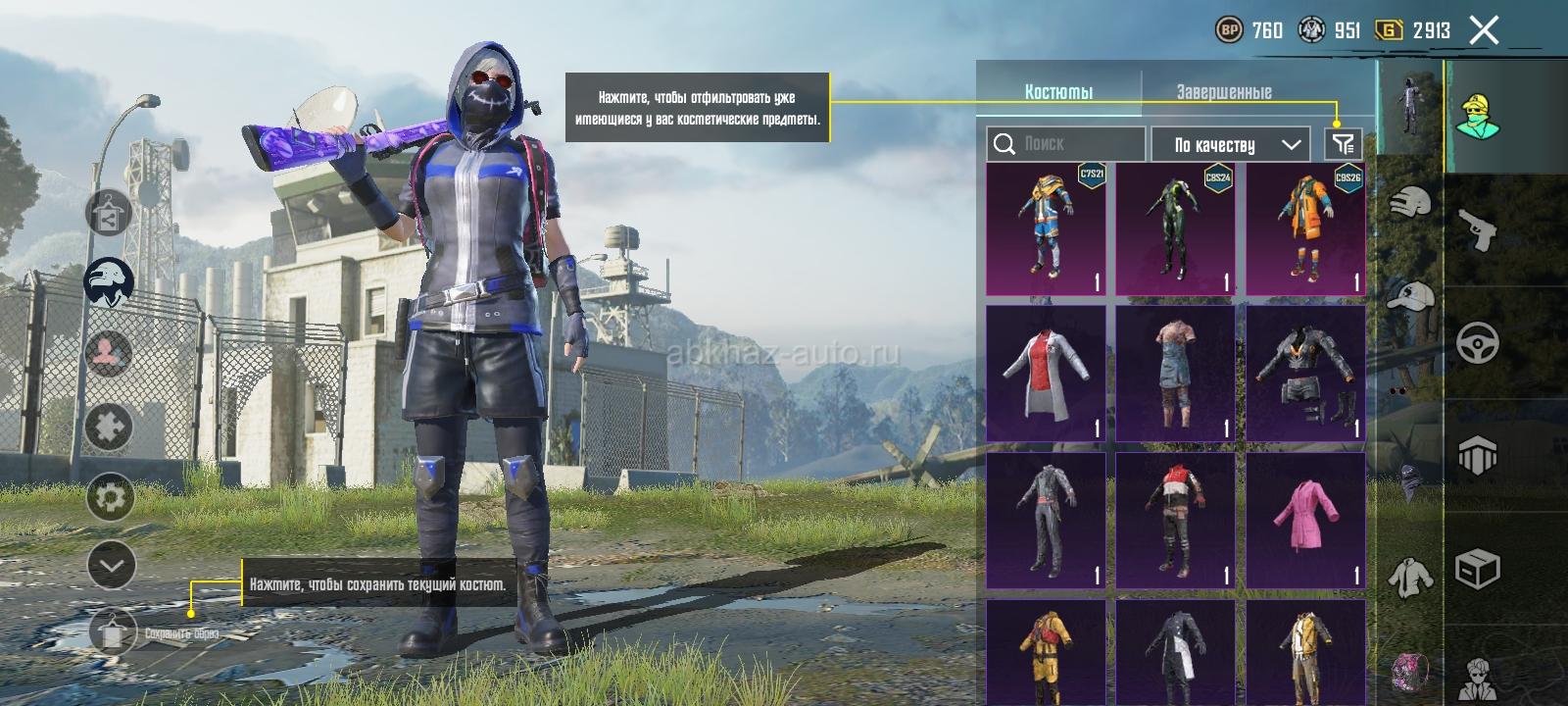
Task: Select the C6S24 black and green suit
Action: pos(1176,229)
